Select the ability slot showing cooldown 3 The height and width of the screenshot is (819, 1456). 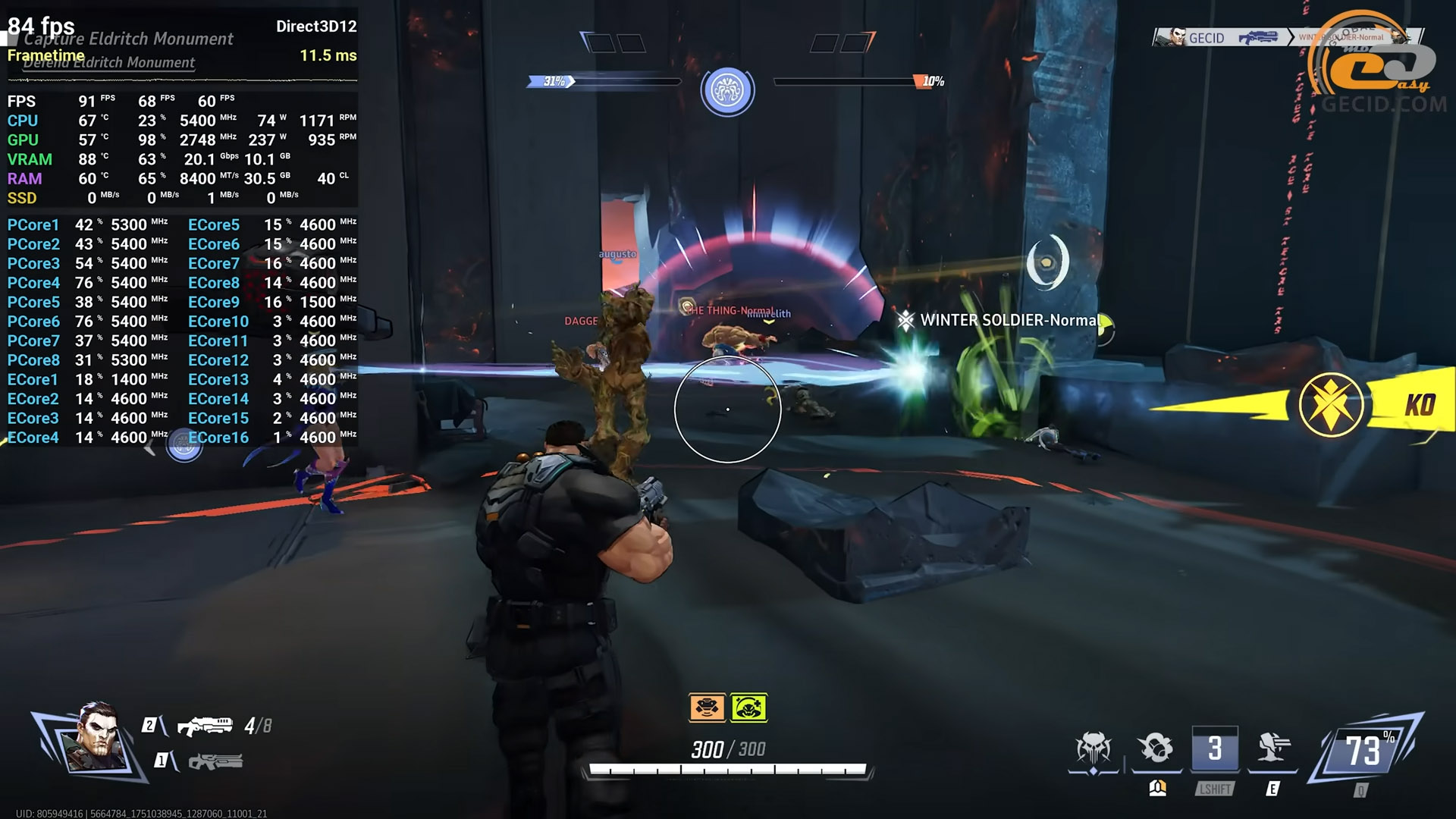[x=1215, y=749]
